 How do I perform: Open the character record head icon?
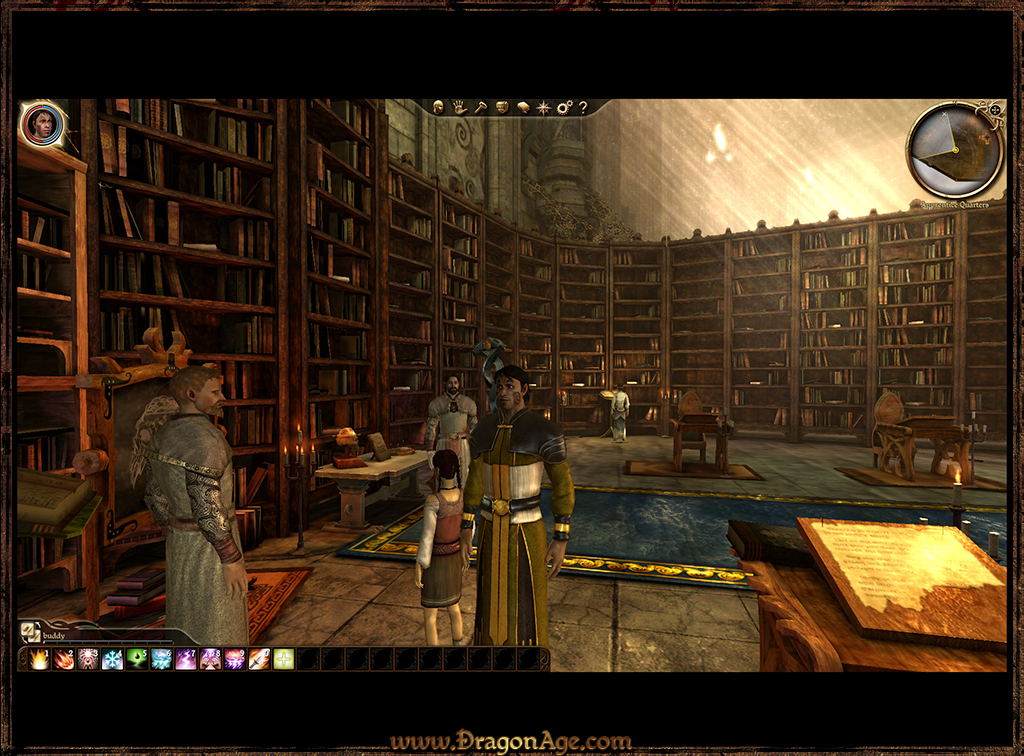click(x=438, y=107)
